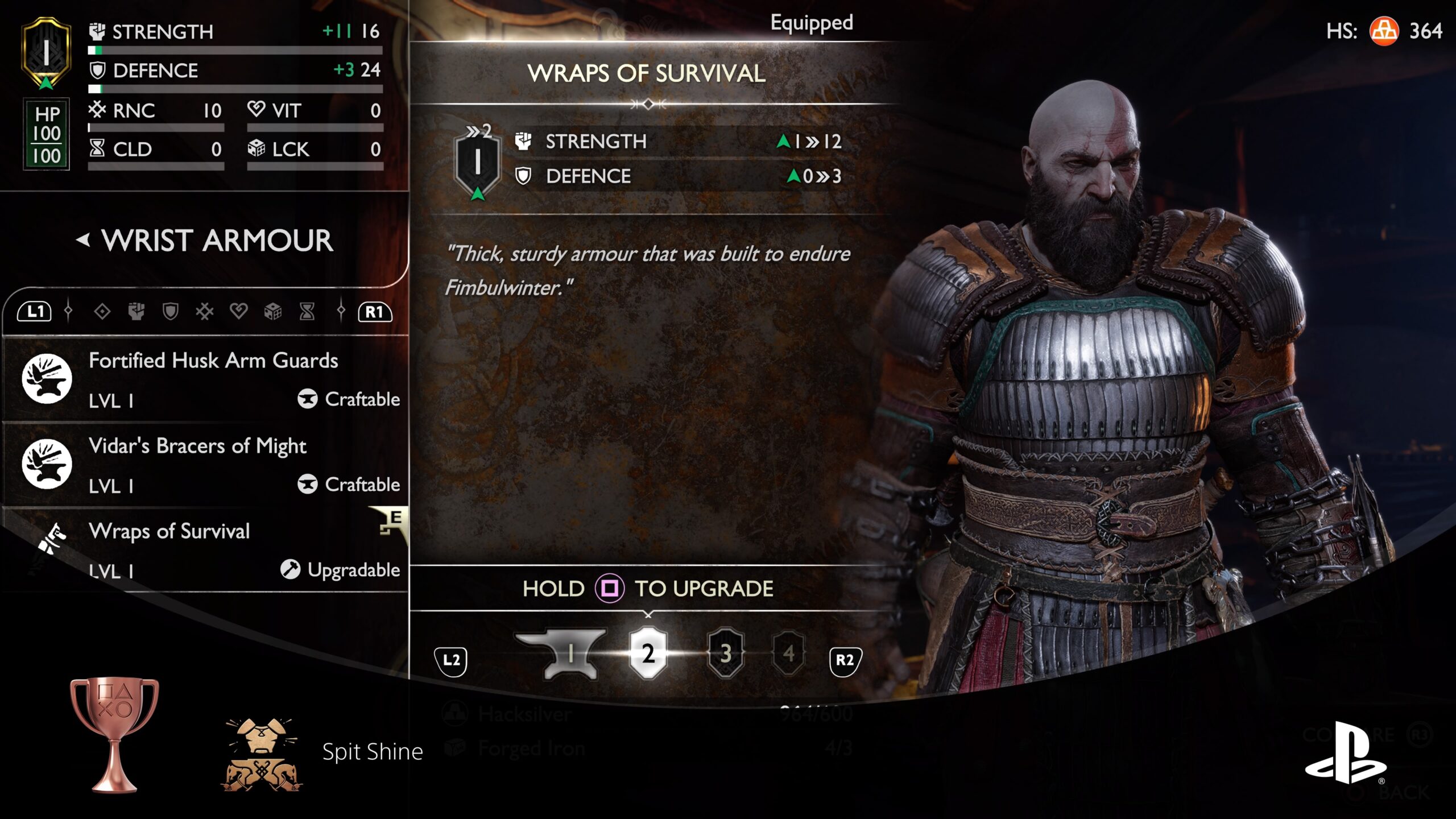The image size is (1456, 819).
Task: Preview upgrade level 4 badge
Action: click(788, 653)
